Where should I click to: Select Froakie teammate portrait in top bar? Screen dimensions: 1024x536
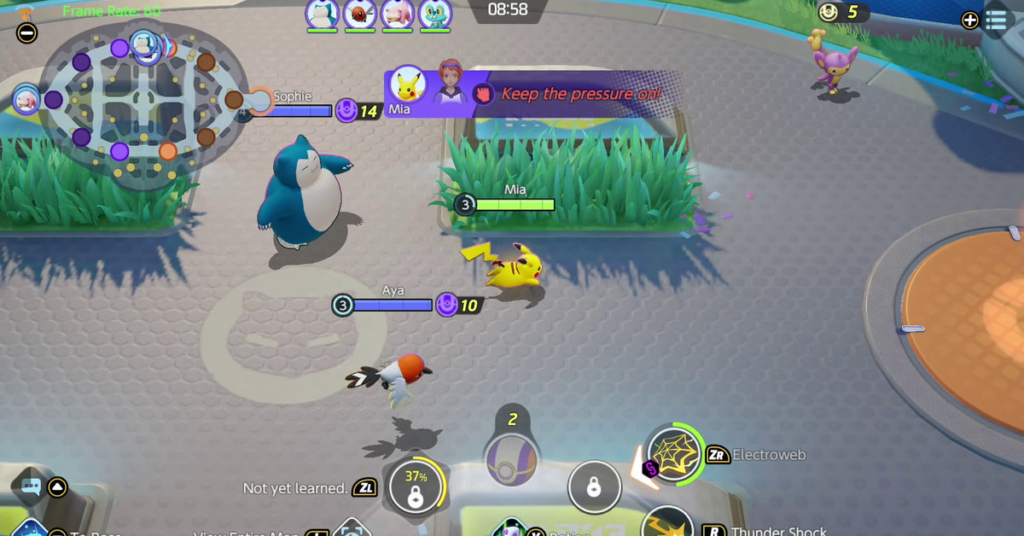[x=435, y=14]
